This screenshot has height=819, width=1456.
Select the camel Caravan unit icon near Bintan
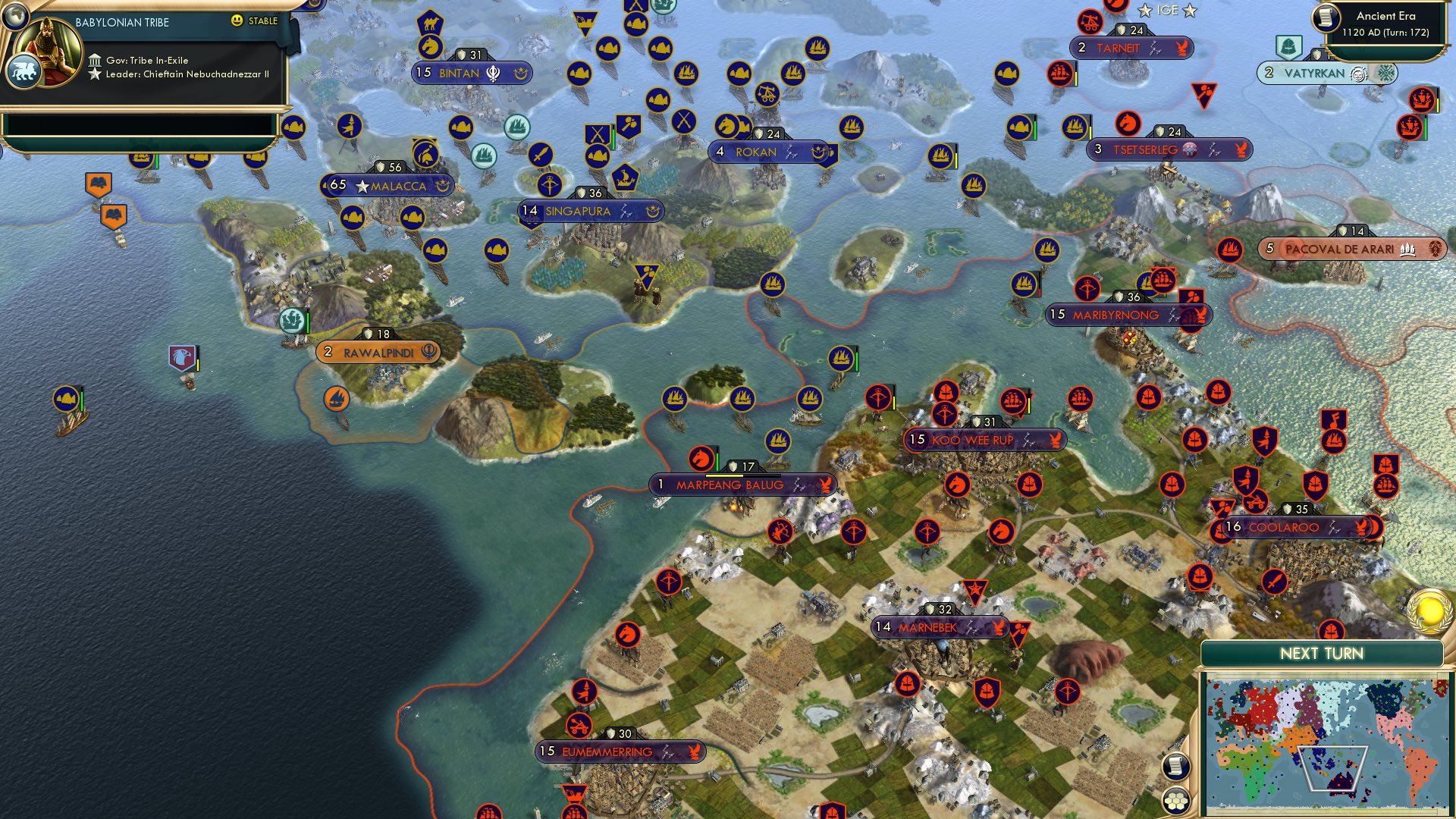(x=431, y=22)
